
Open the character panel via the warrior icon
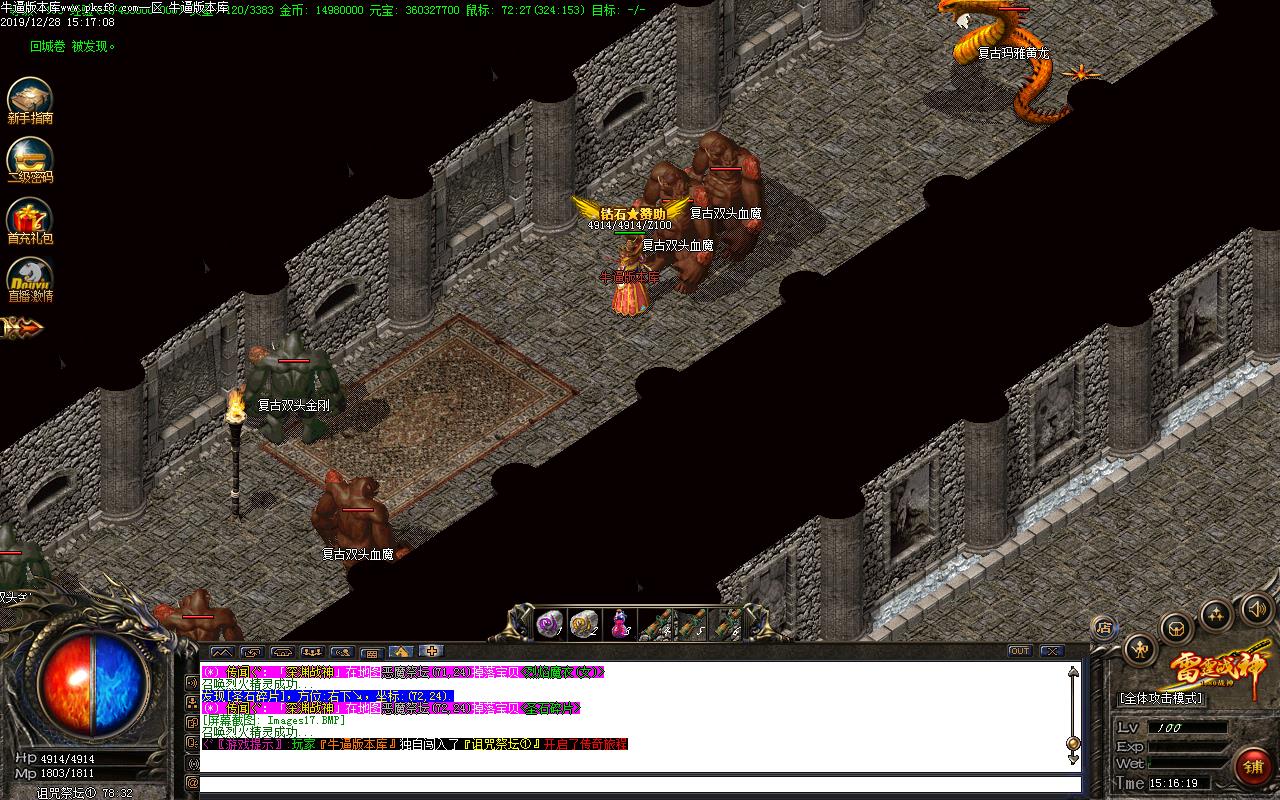pyautogui.click(x=1140, y=648)
